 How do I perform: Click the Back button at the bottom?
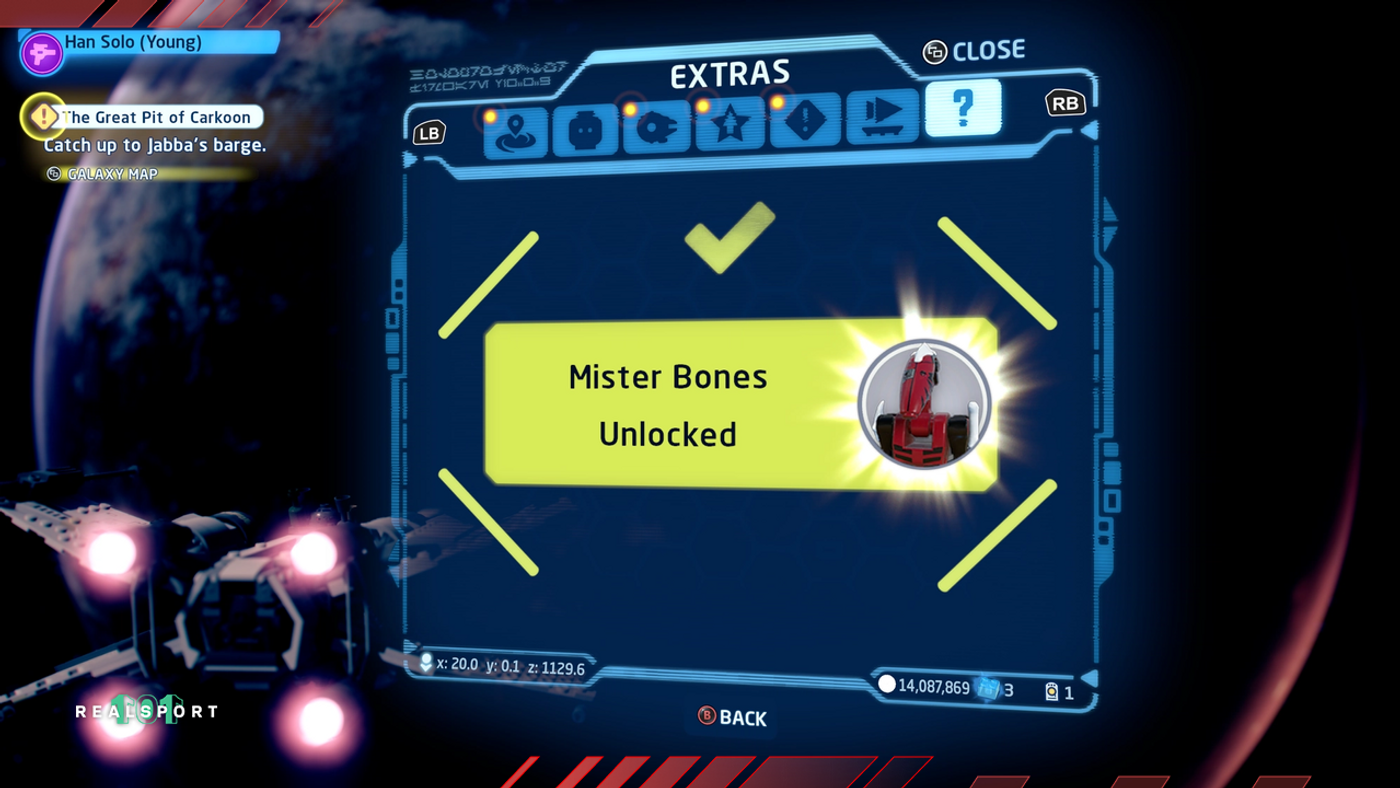coord(731,717)
